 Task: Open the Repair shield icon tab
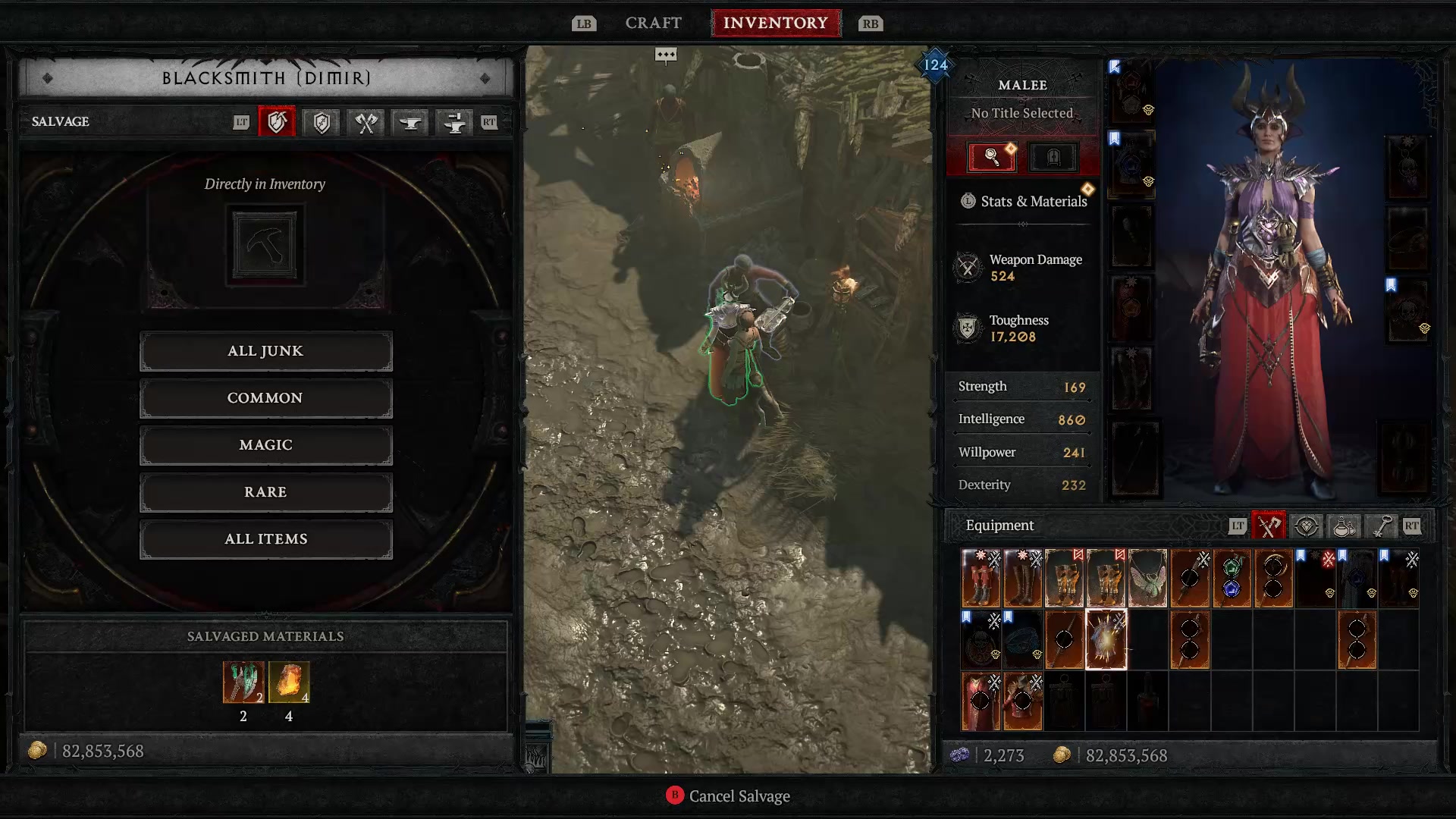320,122
